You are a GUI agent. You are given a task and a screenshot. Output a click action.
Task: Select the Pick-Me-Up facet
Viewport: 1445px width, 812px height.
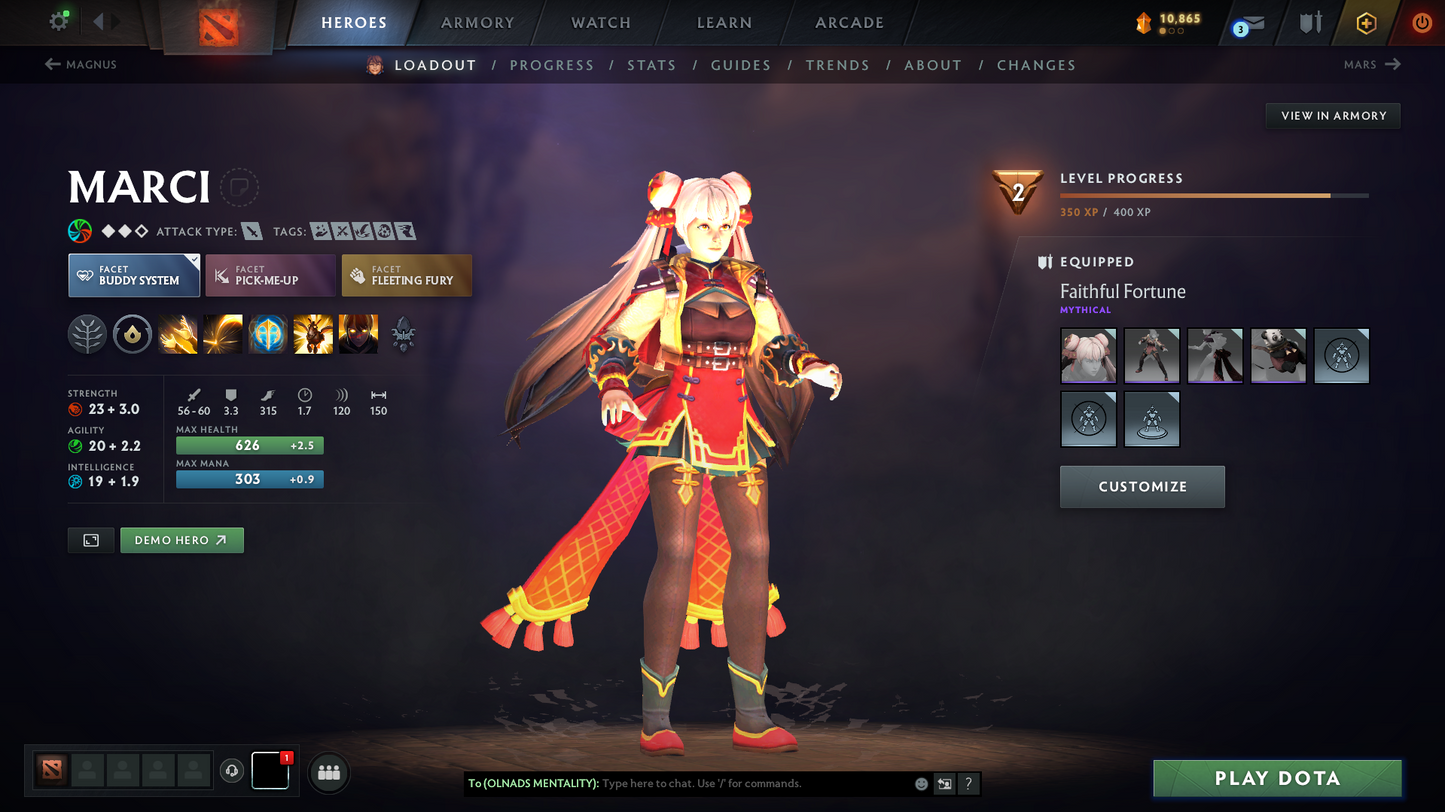coord(270,276)
